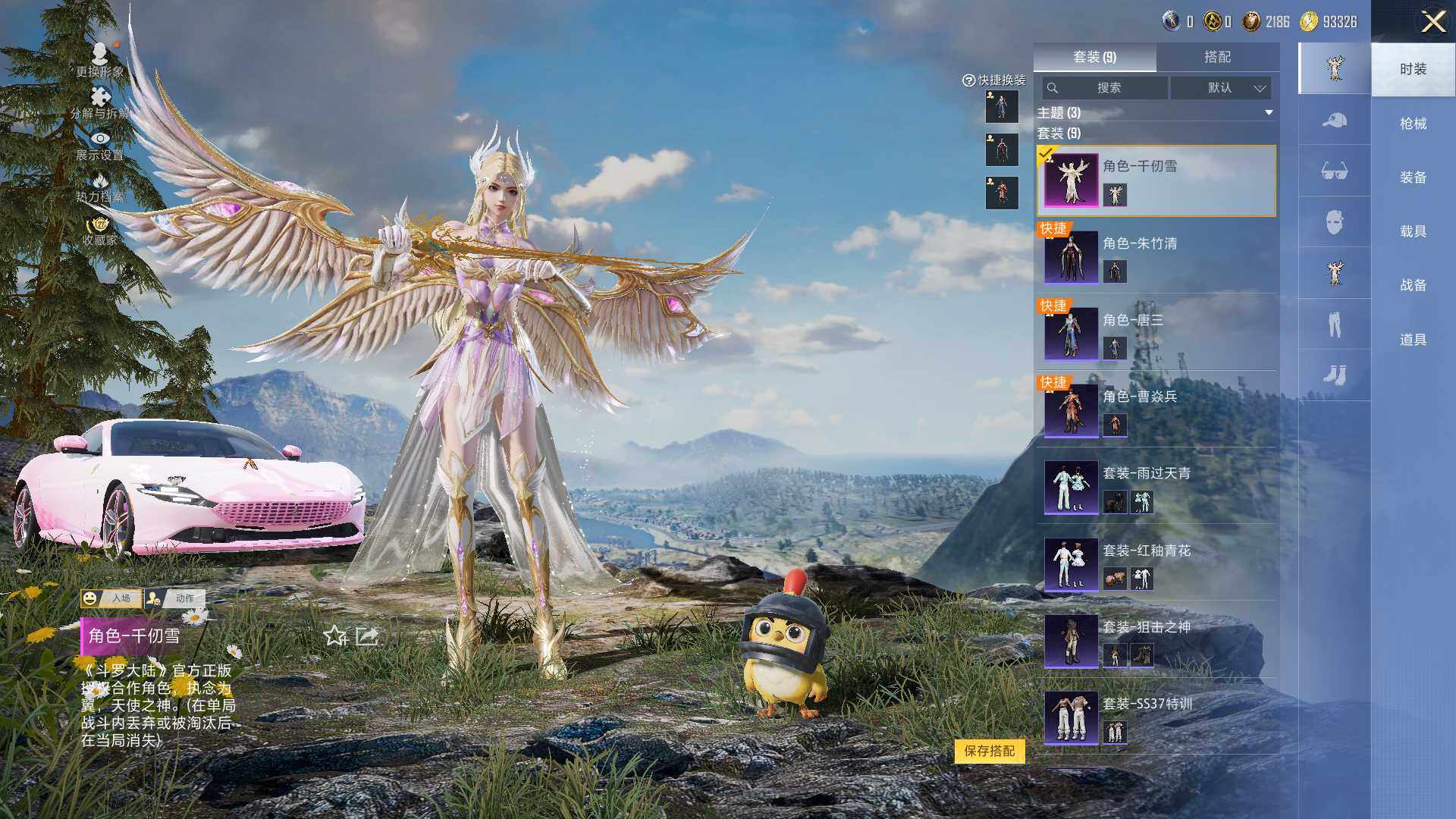The width and height of the screenshot is (1456, 819).
Task: Pick the 套装-雨过天青 set
Action: [1156, 487]
